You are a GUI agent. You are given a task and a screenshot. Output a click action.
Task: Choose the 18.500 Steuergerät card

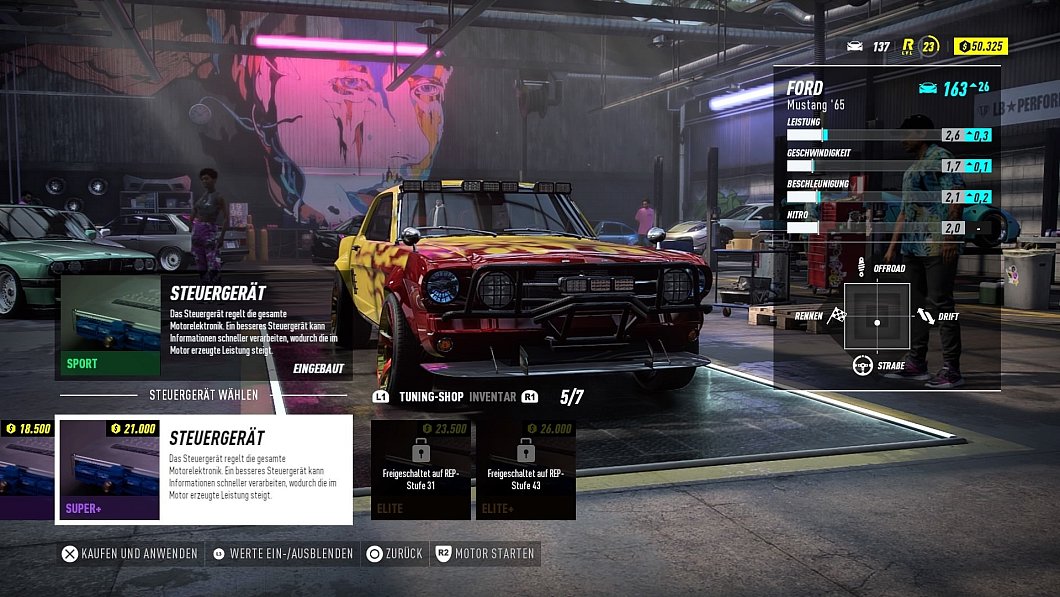point(26,470)
